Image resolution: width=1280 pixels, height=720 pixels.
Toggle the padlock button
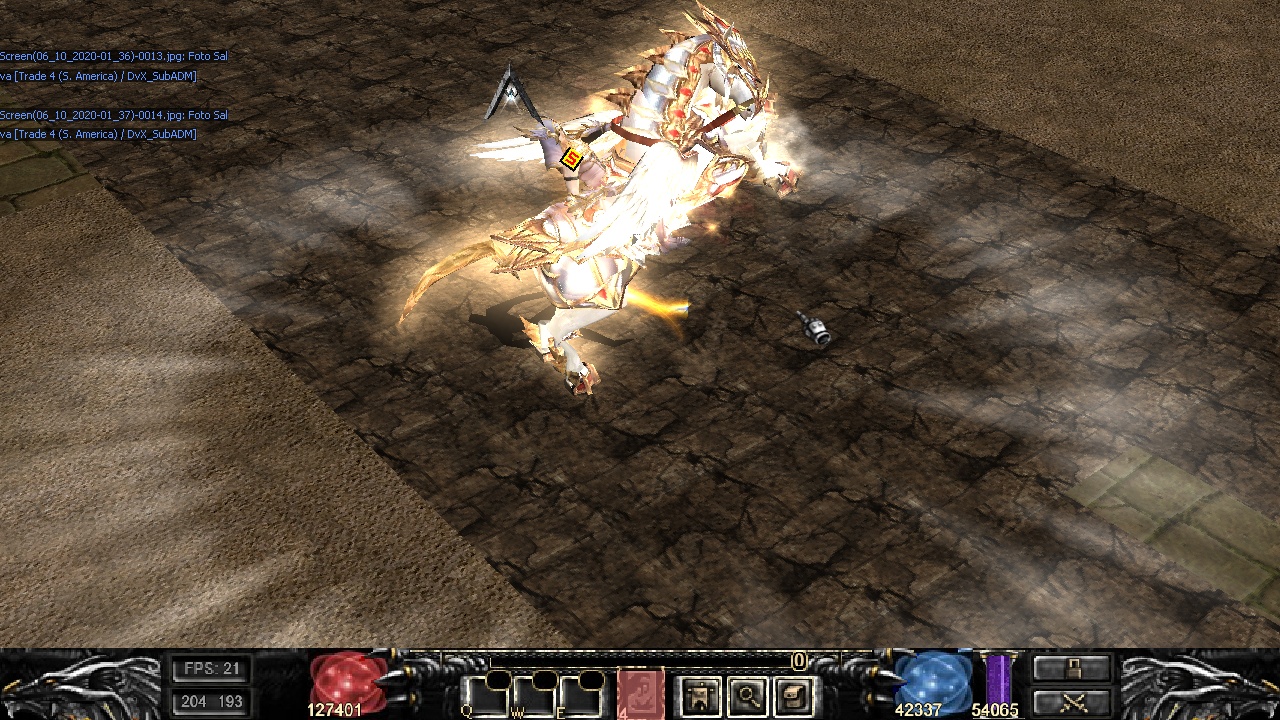[1072, 668]
